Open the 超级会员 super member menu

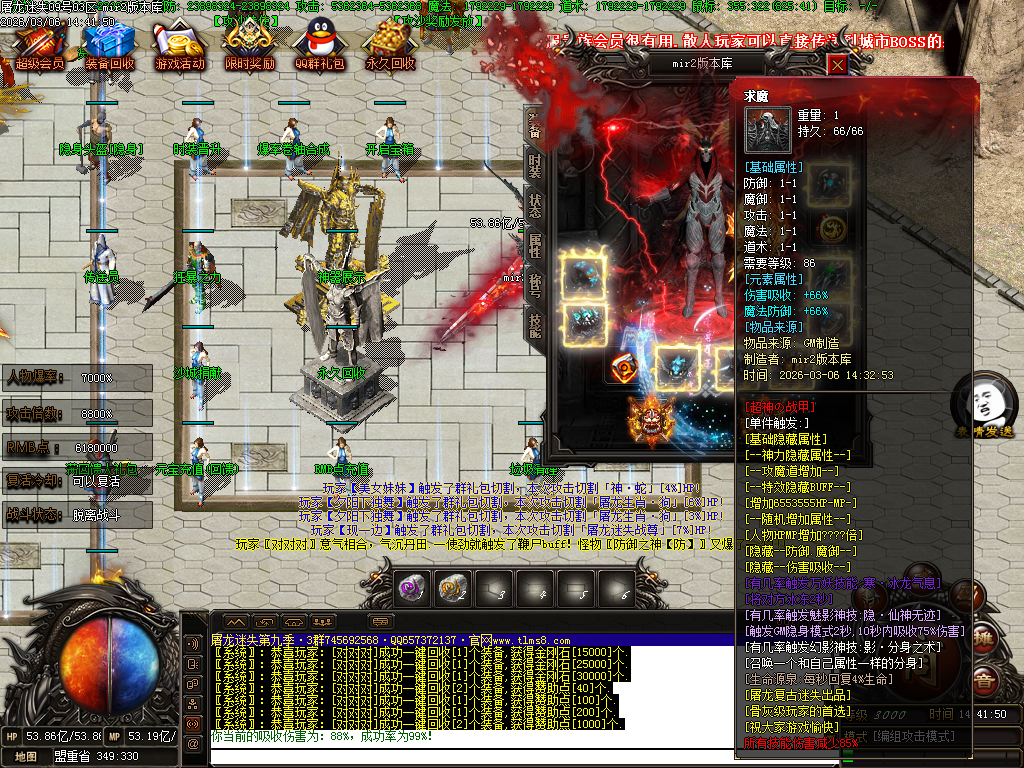click(40, 46)
